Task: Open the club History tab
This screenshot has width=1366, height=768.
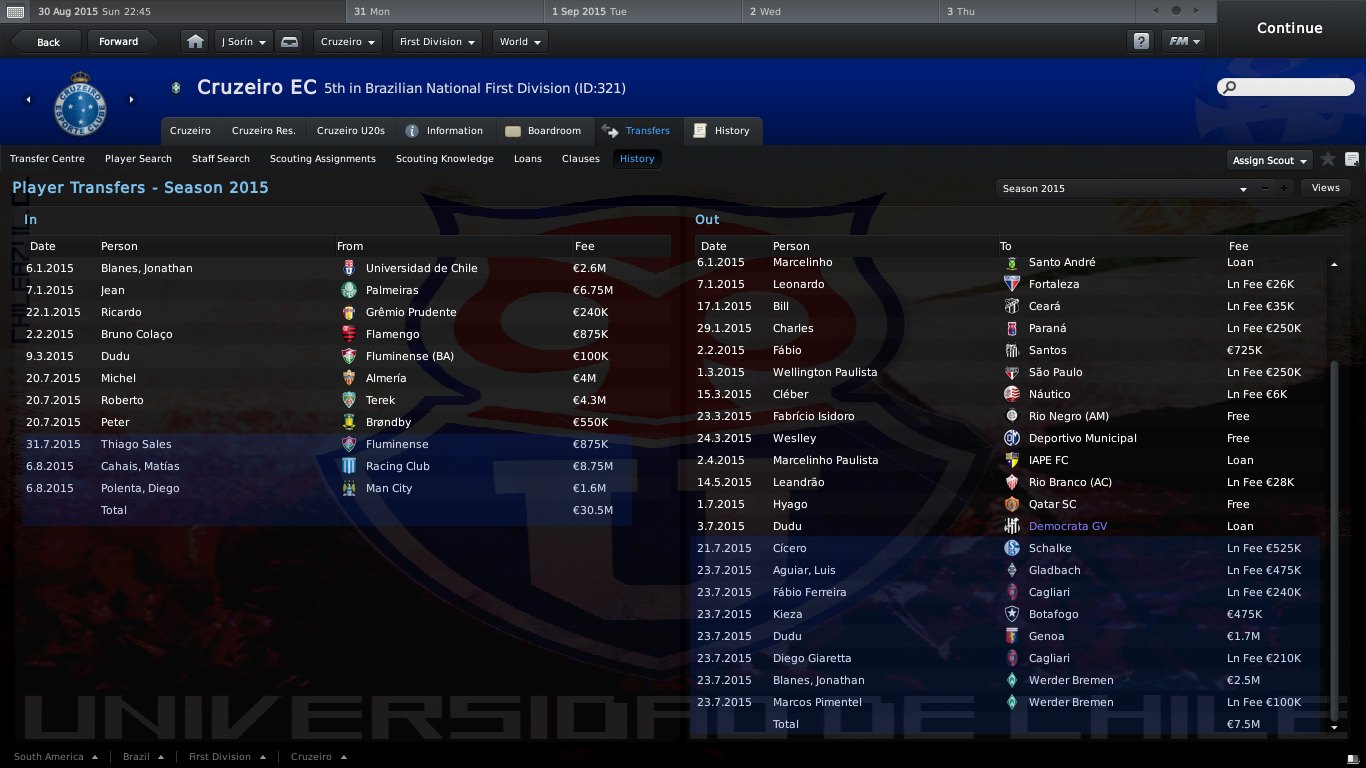Action: (722, 131)
